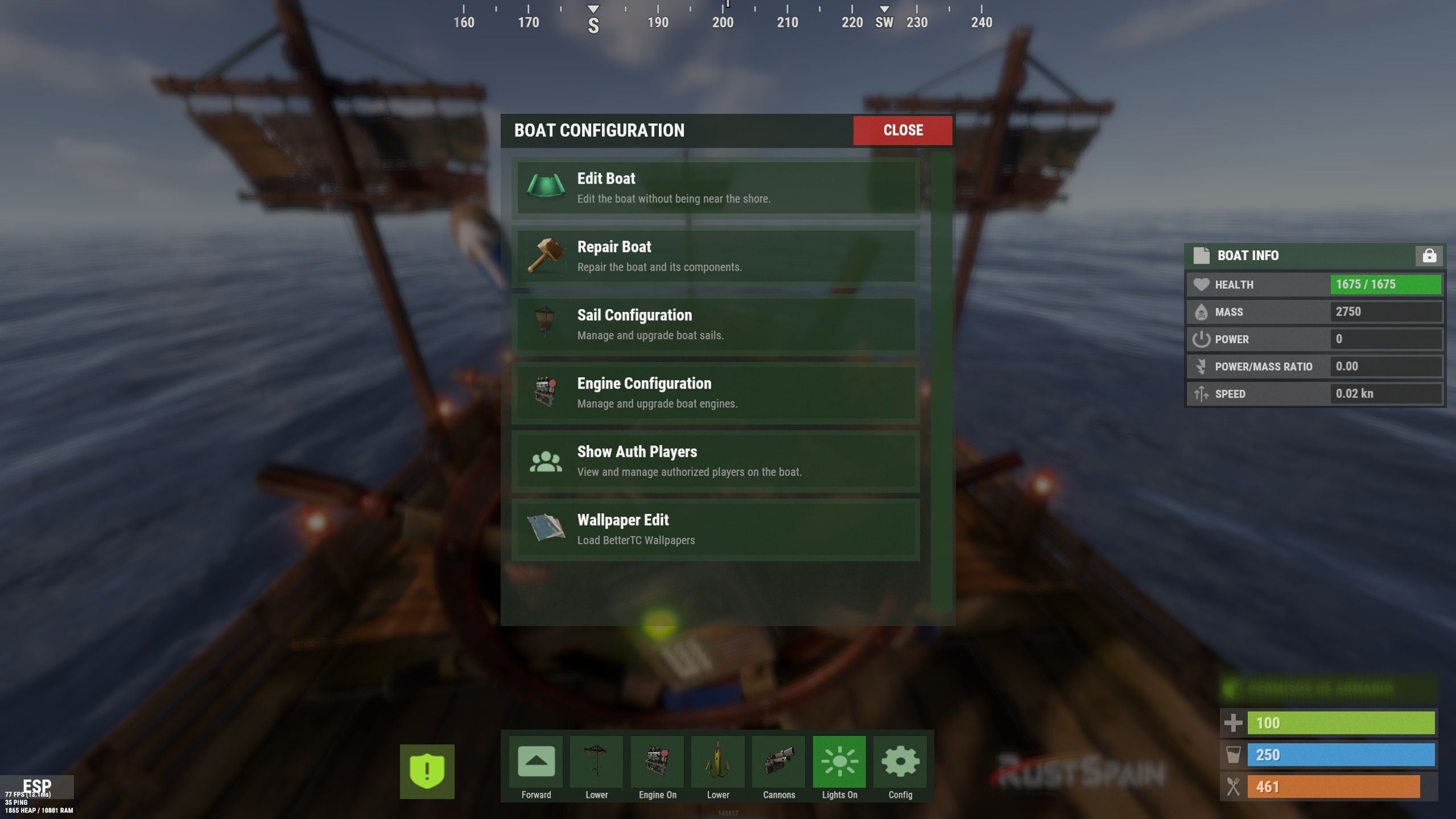Screen dimensions: 1456x819
Task: Open Sail Configuration
Action: pos(715,324)
